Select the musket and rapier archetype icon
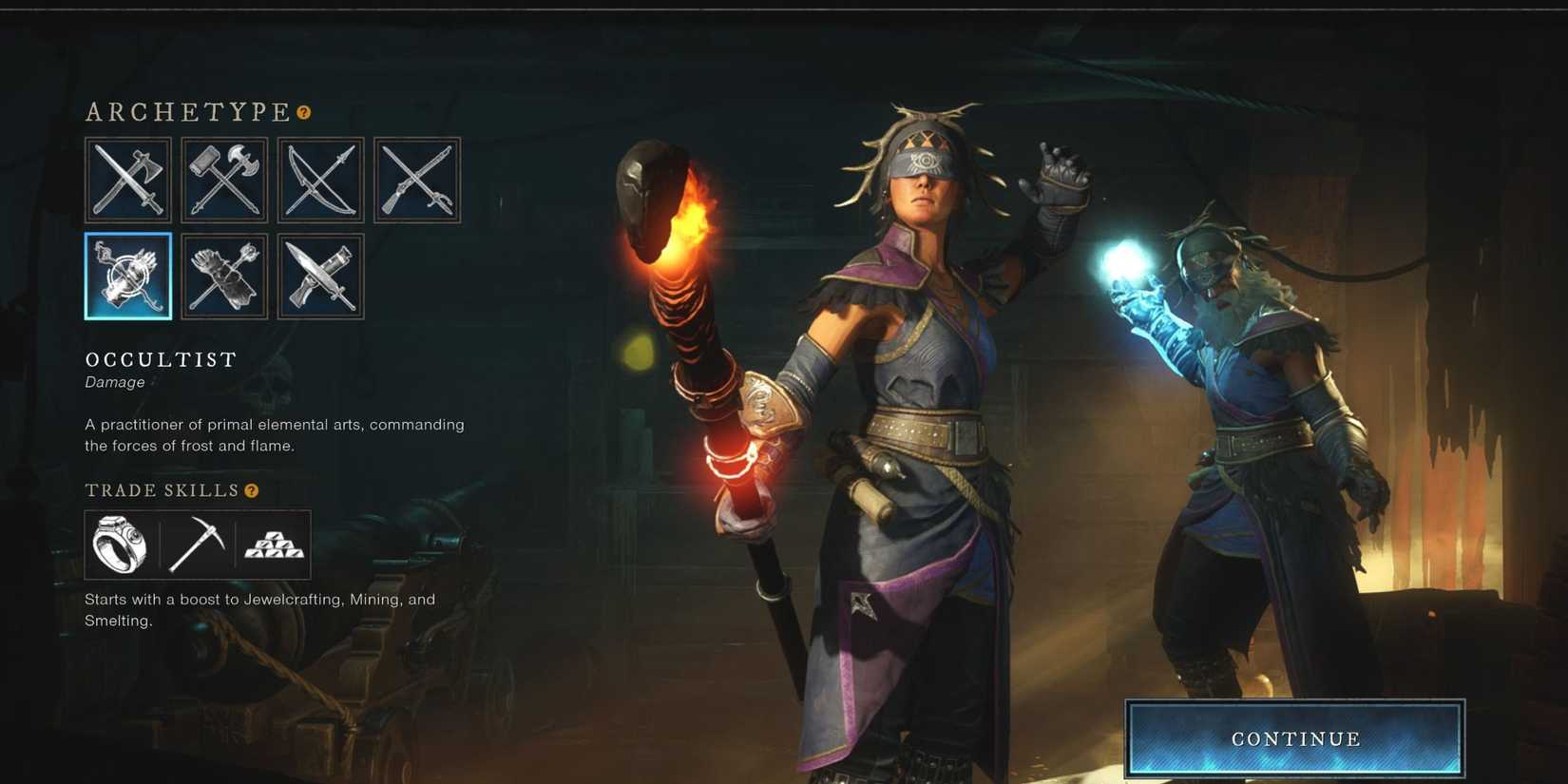The height and width of the screenshot is (784, 1568). (x=416, y=180)
